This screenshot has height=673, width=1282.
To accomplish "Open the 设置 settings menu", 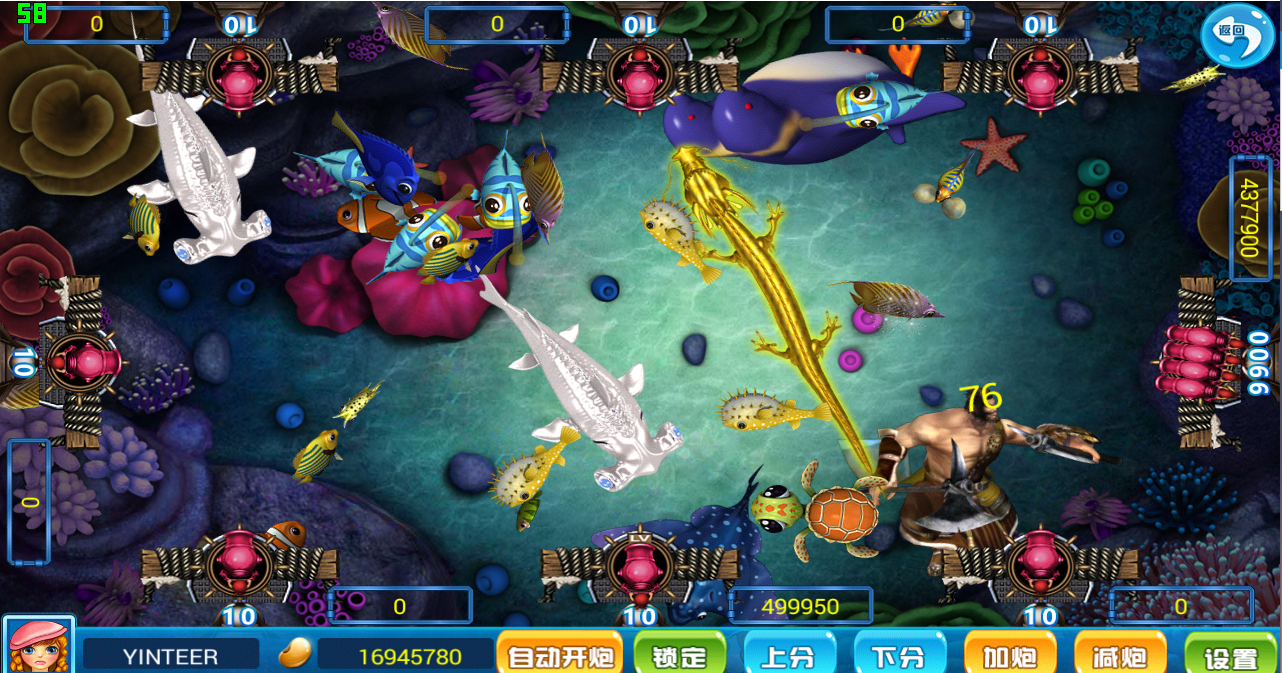I will pos(1231,657).
